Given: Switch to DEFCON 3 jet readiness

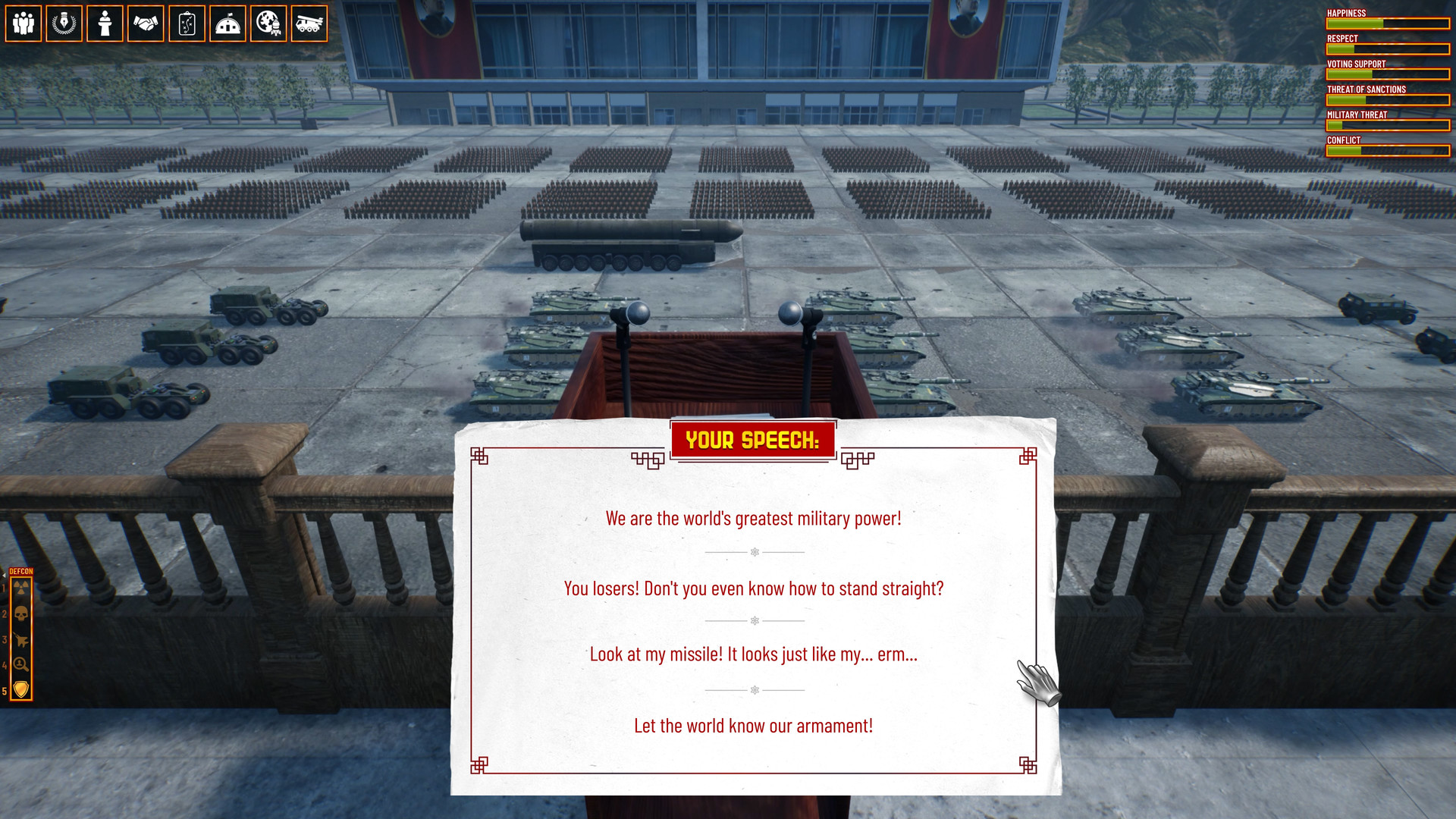Looking at the screenshot, I should pyautogui.click(x=21, y=639).
